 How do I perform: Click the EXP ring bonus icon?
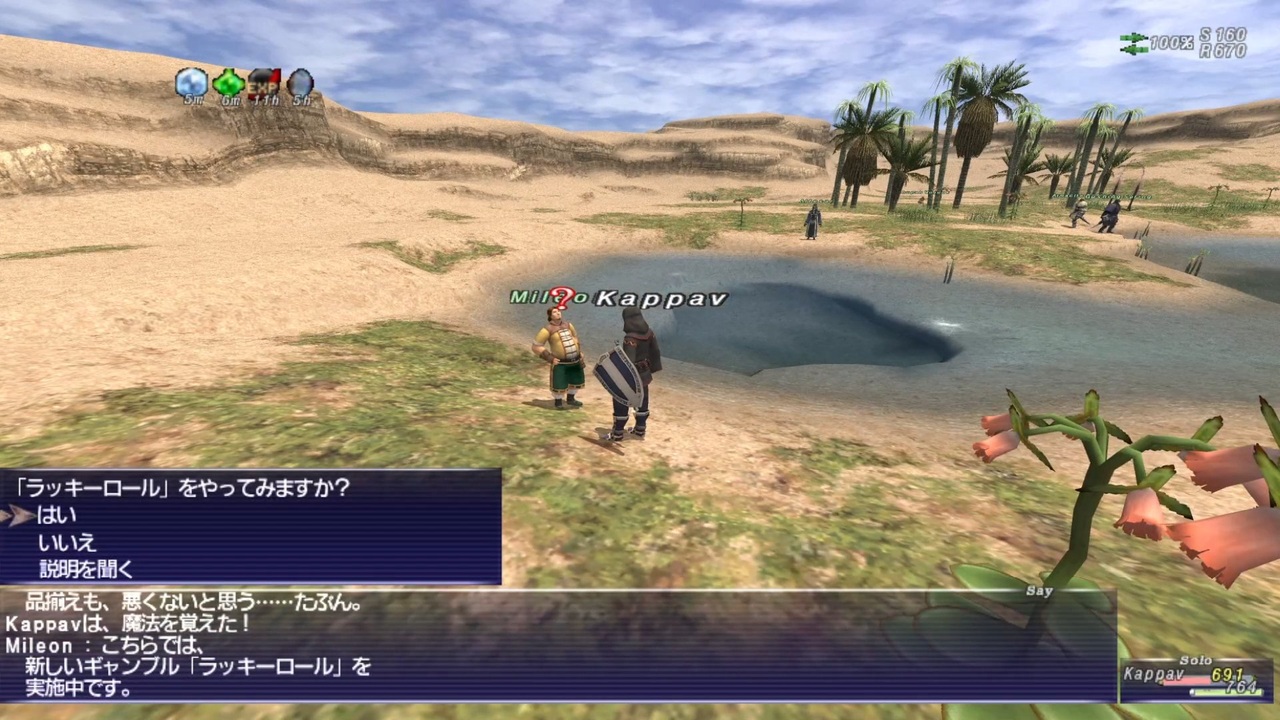[264, 84]
